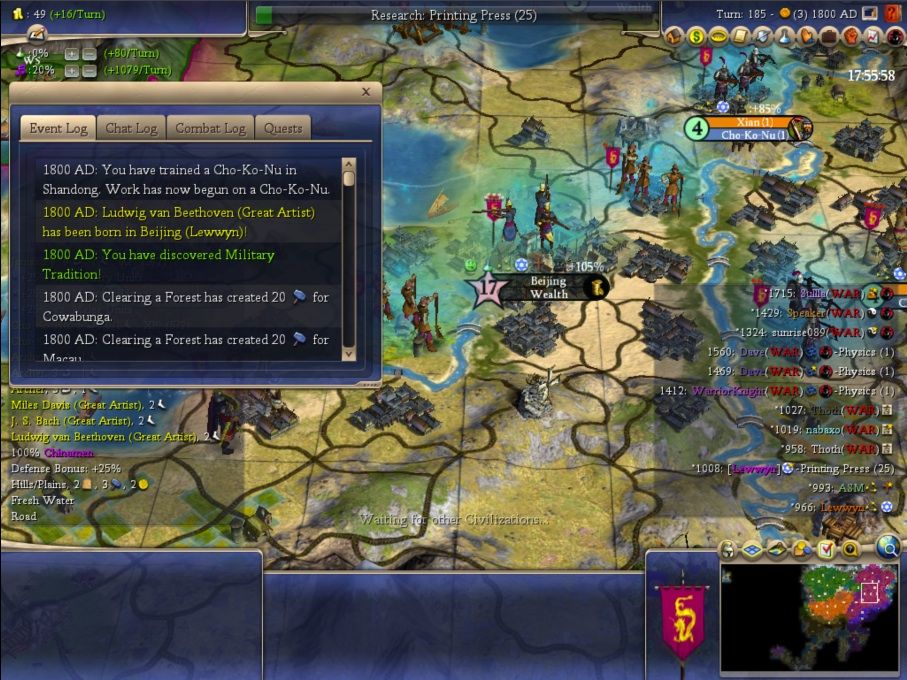Click the Printing Press research bar
Screen dimensions: 907x680
click(x=453, y=15)
